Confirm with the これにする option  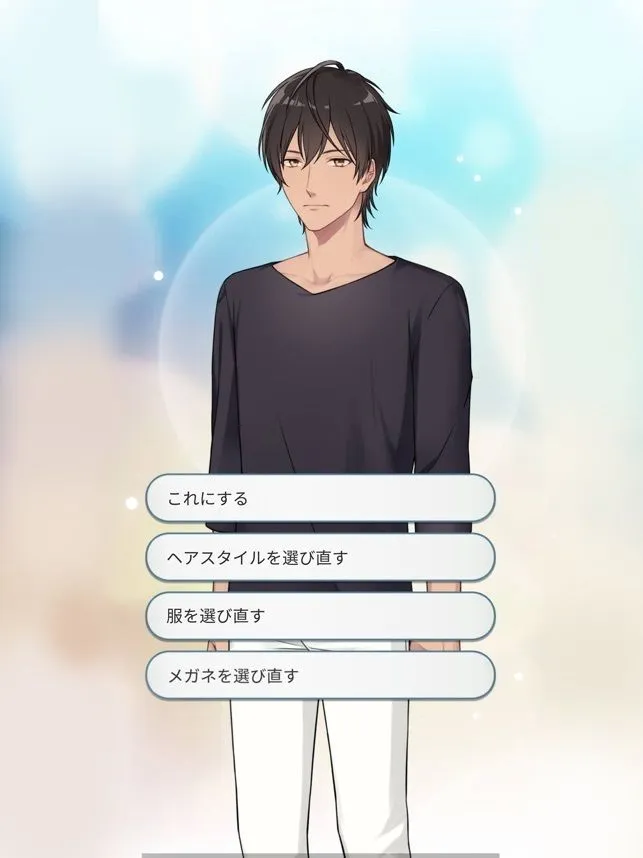[x=320, y=498]
